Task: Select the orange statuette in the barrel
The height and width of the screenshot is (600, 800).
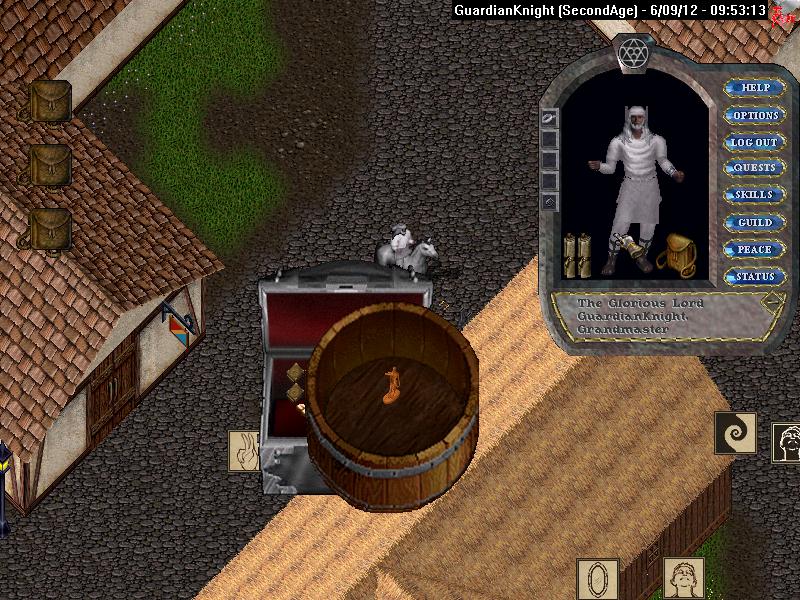Action: click(391, 385)
